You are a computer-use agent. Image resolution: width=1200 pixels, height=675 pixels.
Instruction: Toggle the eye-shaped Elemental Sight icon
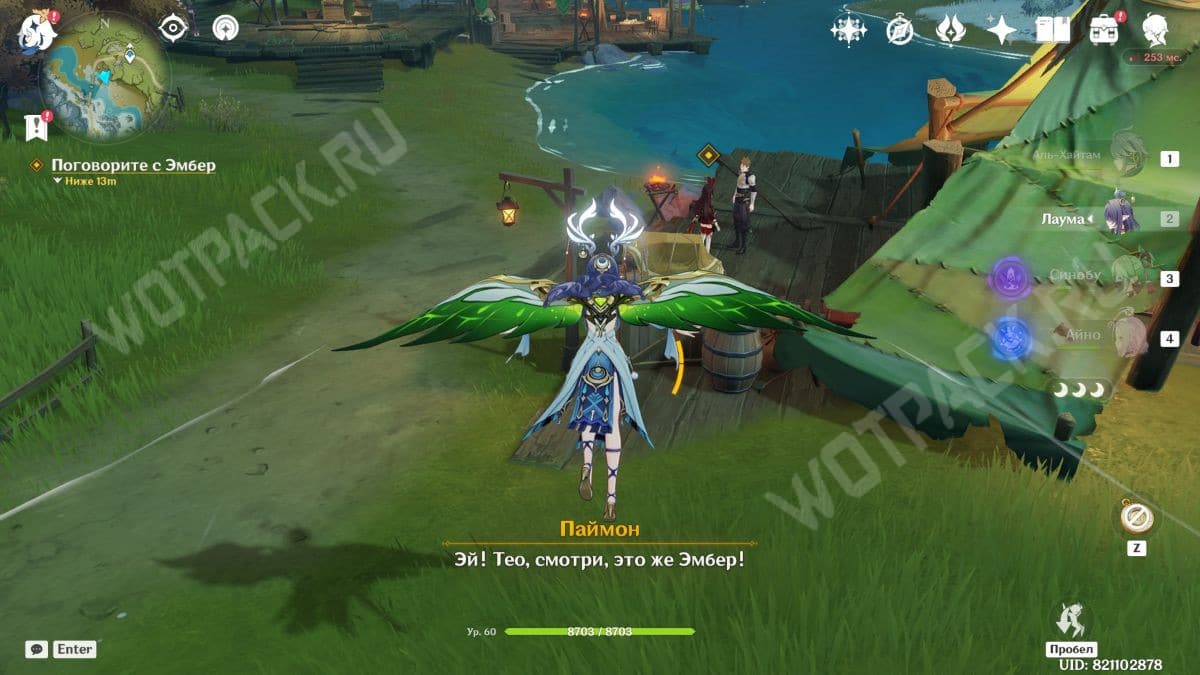coord(174,28)
